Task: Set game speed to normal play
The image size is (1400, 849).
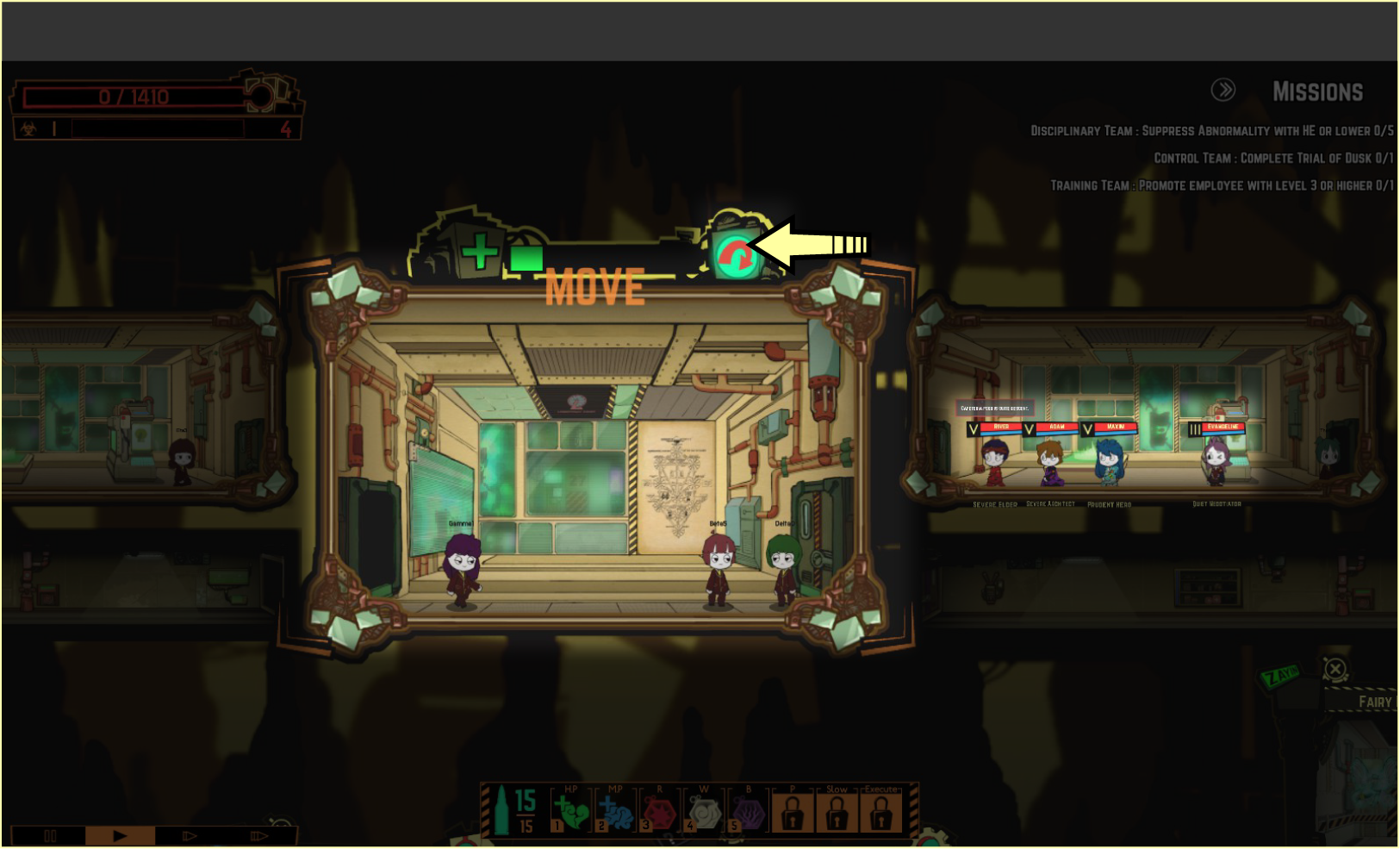Action: coord(120,836)
